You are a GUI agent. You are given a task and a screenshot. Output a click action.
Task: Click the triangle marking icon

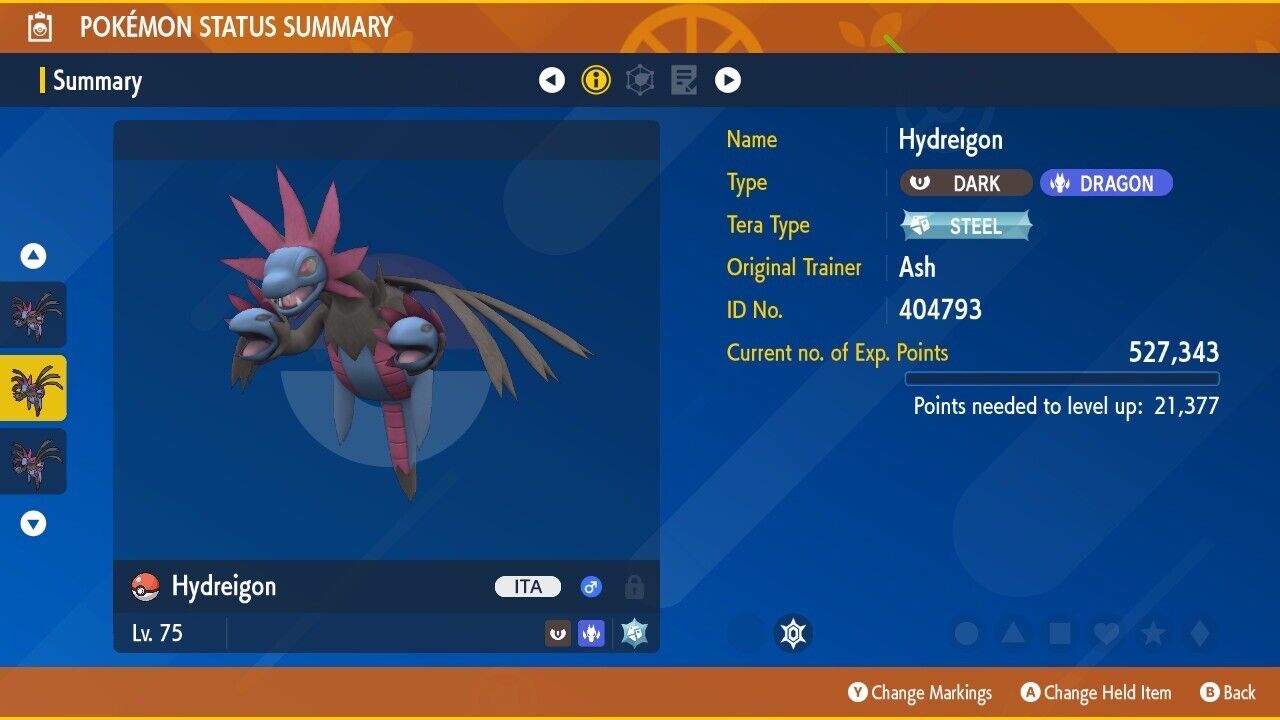point(1013,633)
